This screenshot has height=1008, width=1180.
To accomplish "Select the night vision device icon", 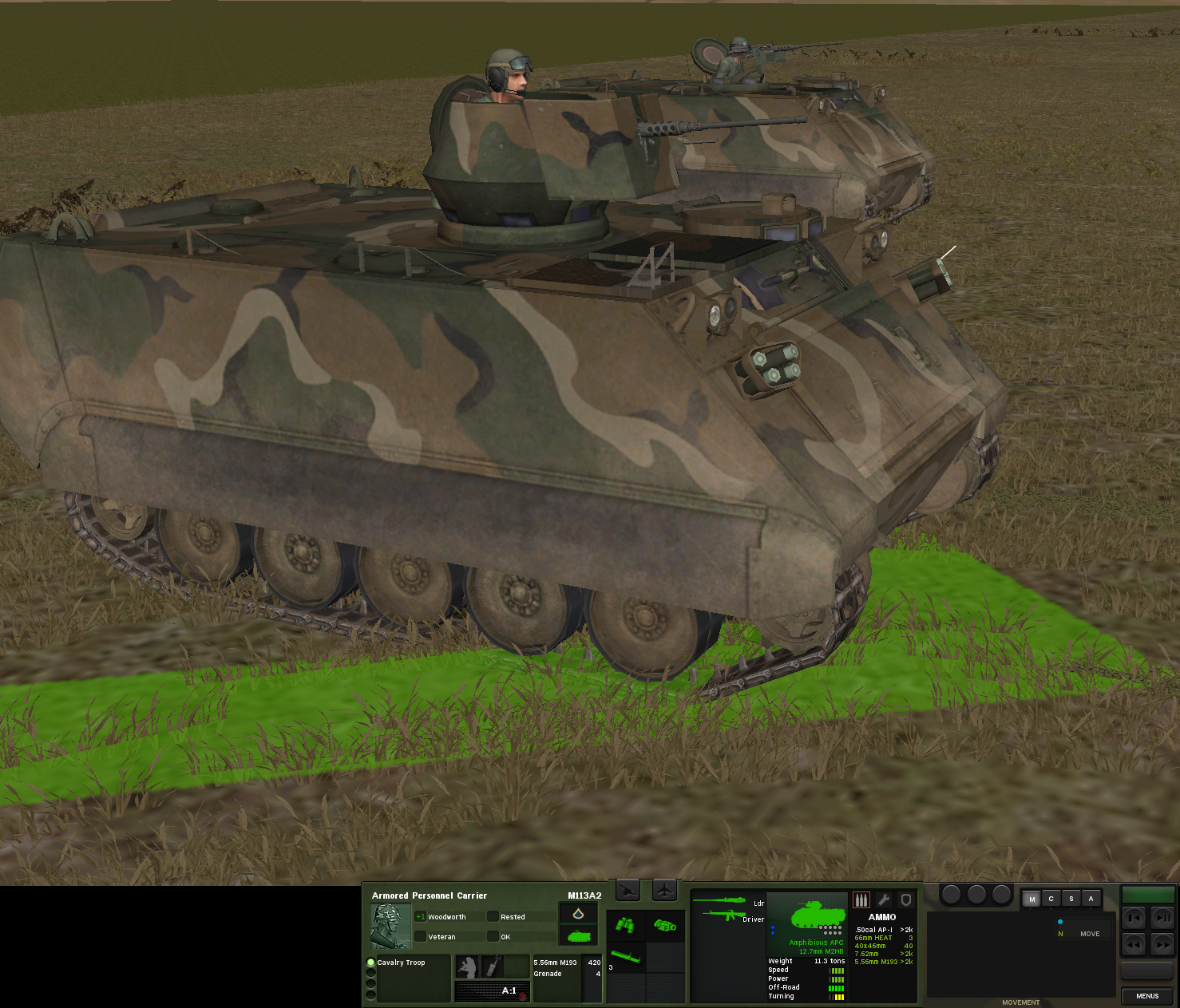I will (665, 927).
